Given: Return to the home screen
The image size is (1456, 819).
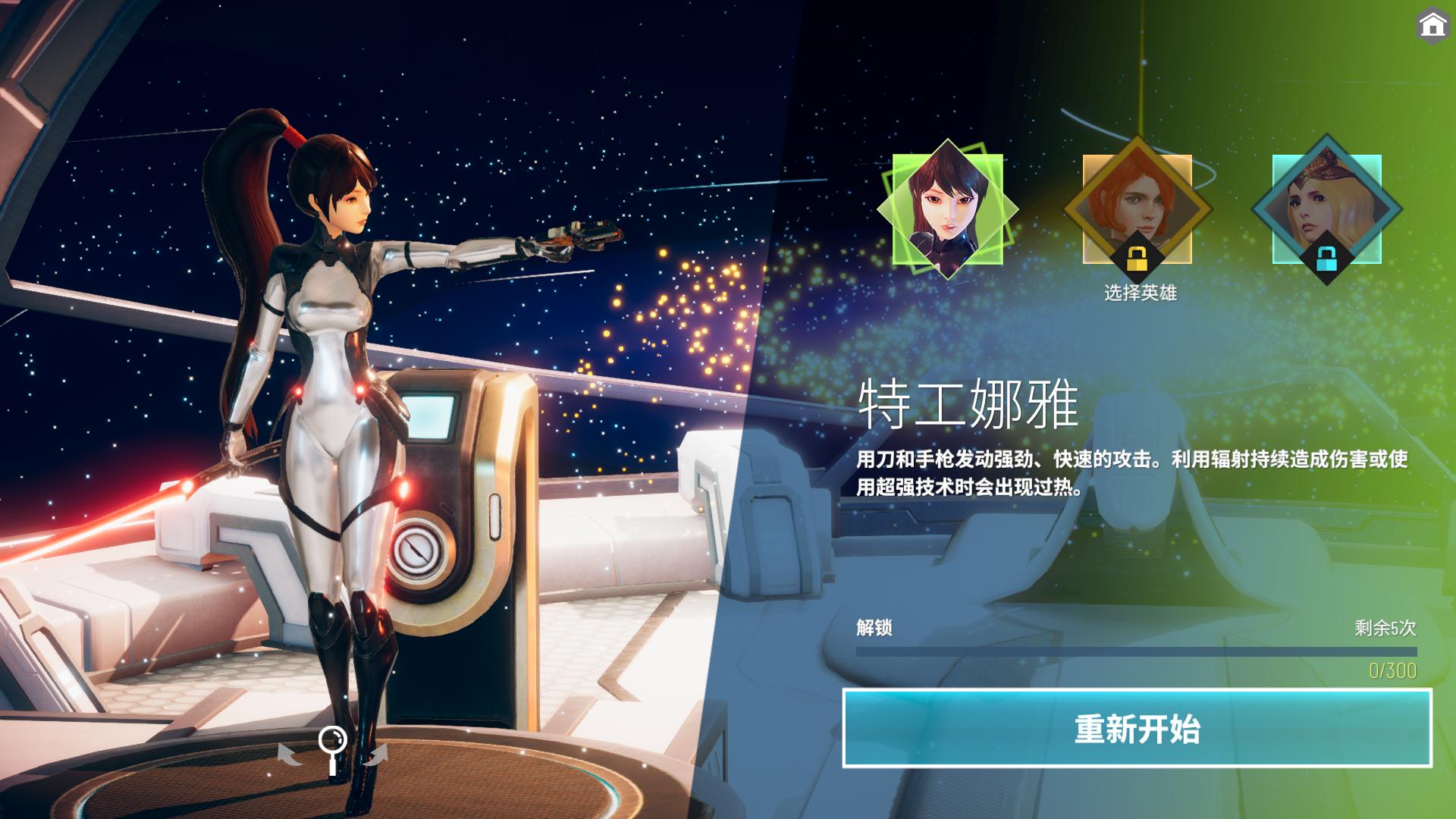Looking at the screenshot, I should 1432,26.
